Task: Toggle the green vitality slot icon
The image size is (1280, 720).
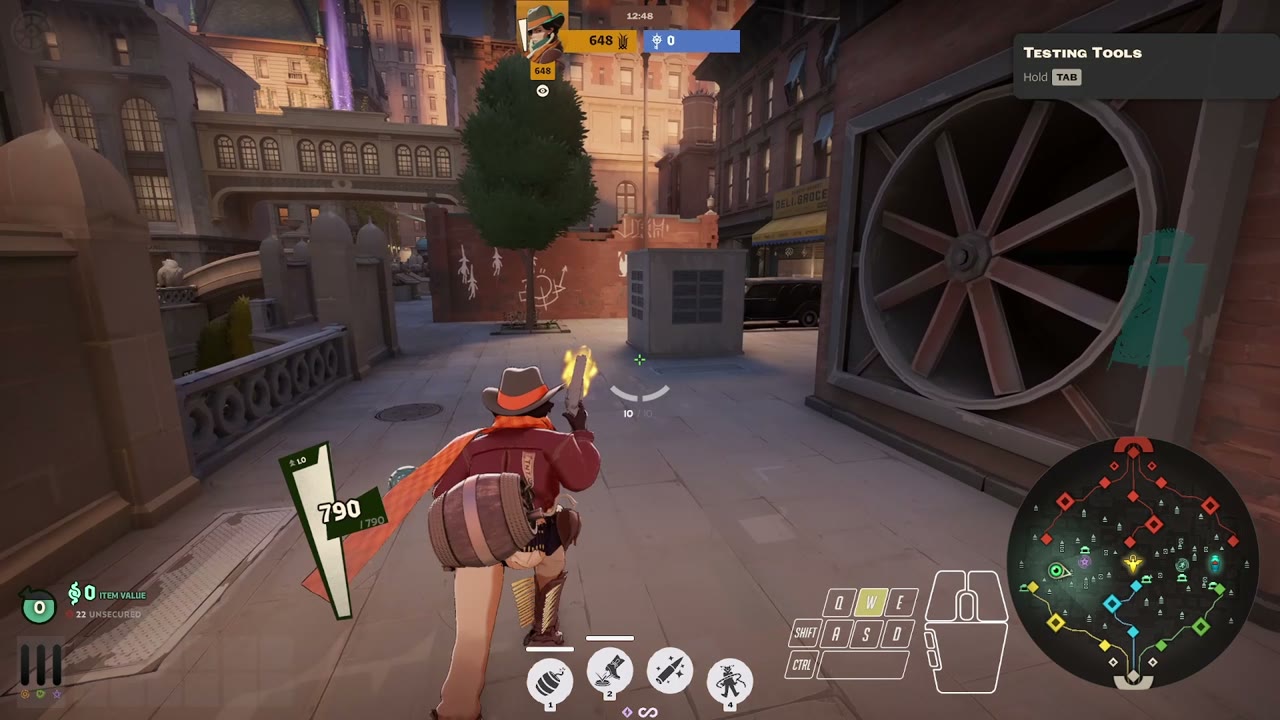Action: coord(40,694)
